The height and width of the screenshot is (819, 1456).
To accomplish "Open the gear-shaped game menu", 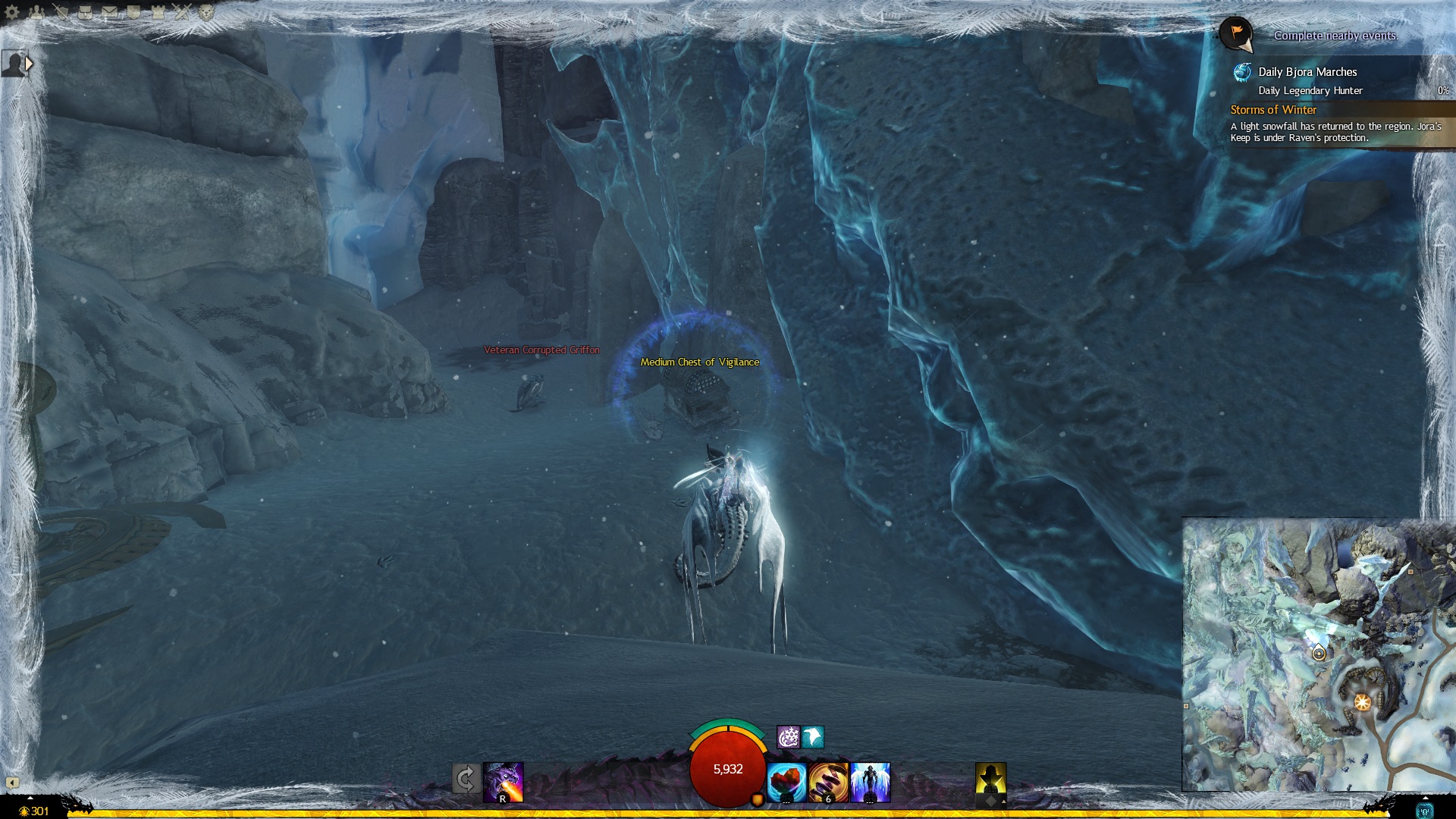I will pos(12,12).
